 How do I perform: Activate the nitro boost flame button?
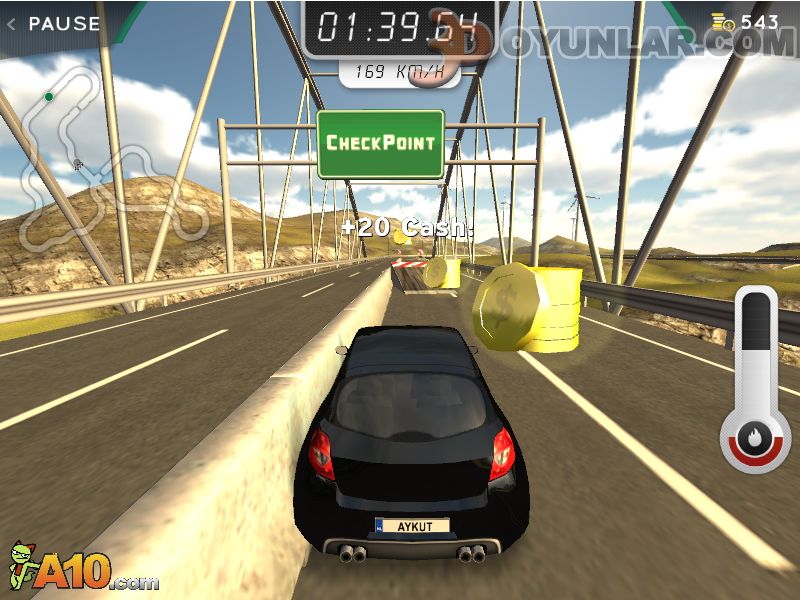click(755, 438)
